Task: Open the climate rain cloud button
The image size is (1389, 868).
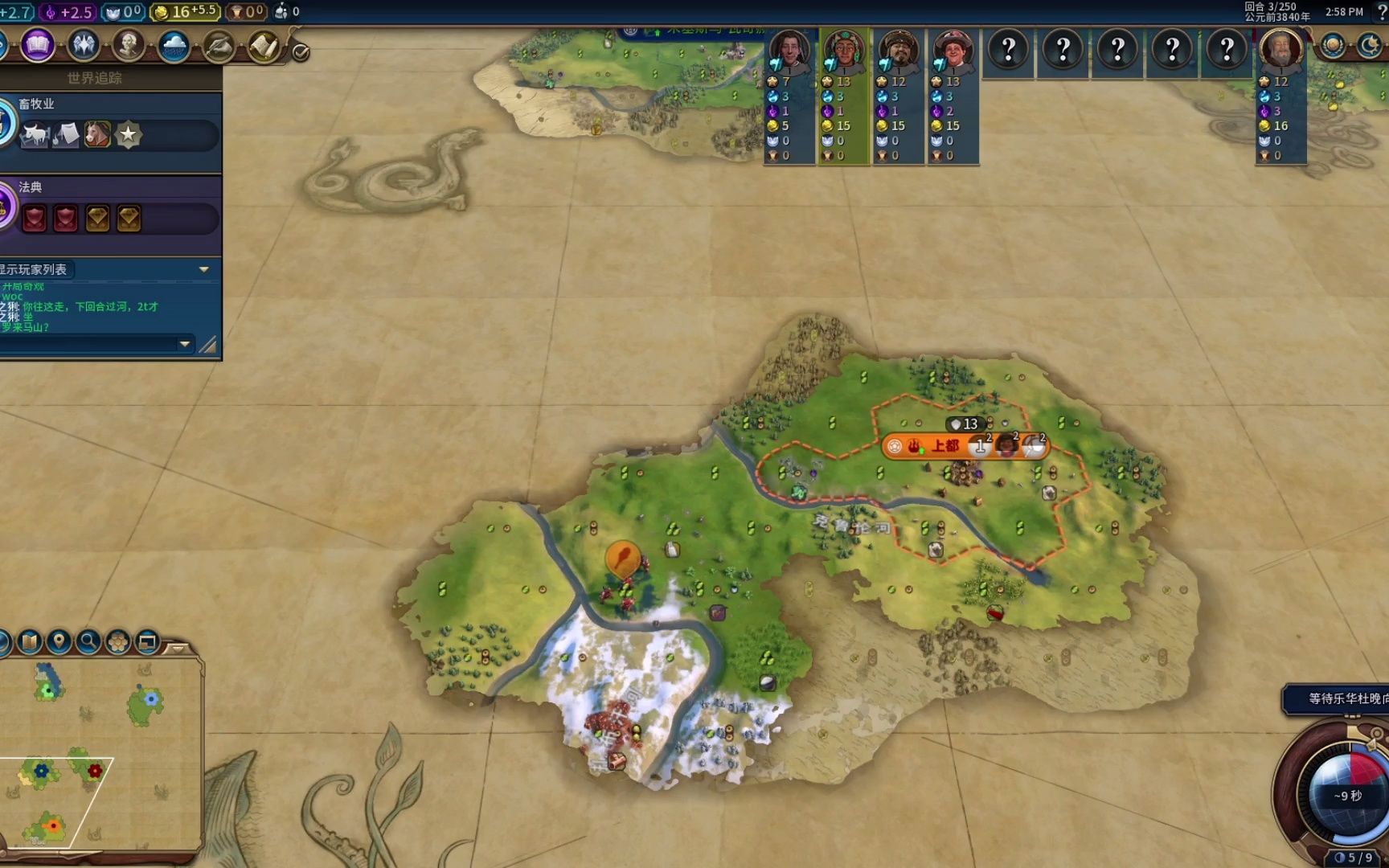Action: (x=174, y=46)
